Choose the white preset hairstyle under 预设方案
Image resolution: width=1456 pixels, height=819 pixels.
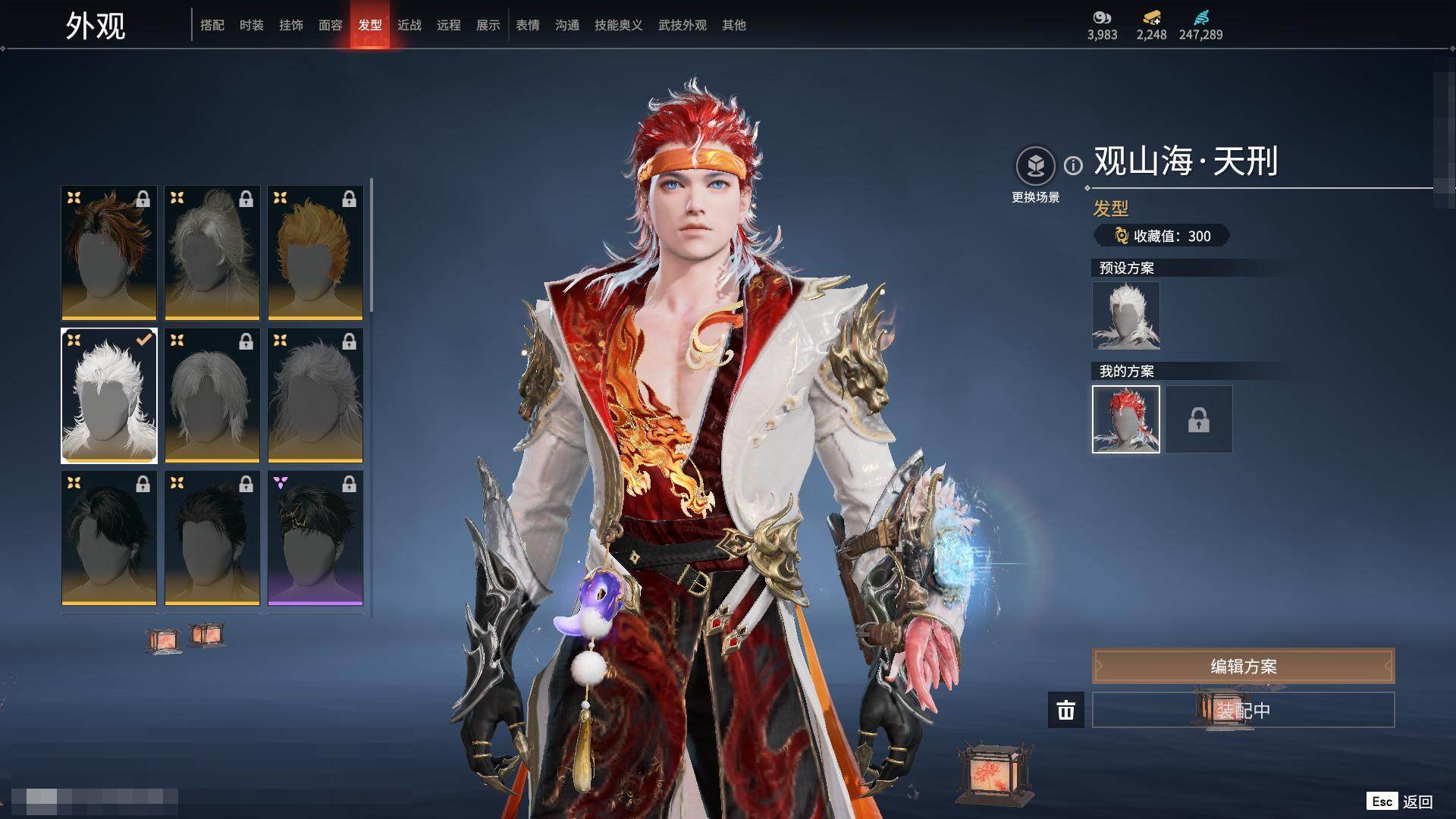[x=1126, y=315]
